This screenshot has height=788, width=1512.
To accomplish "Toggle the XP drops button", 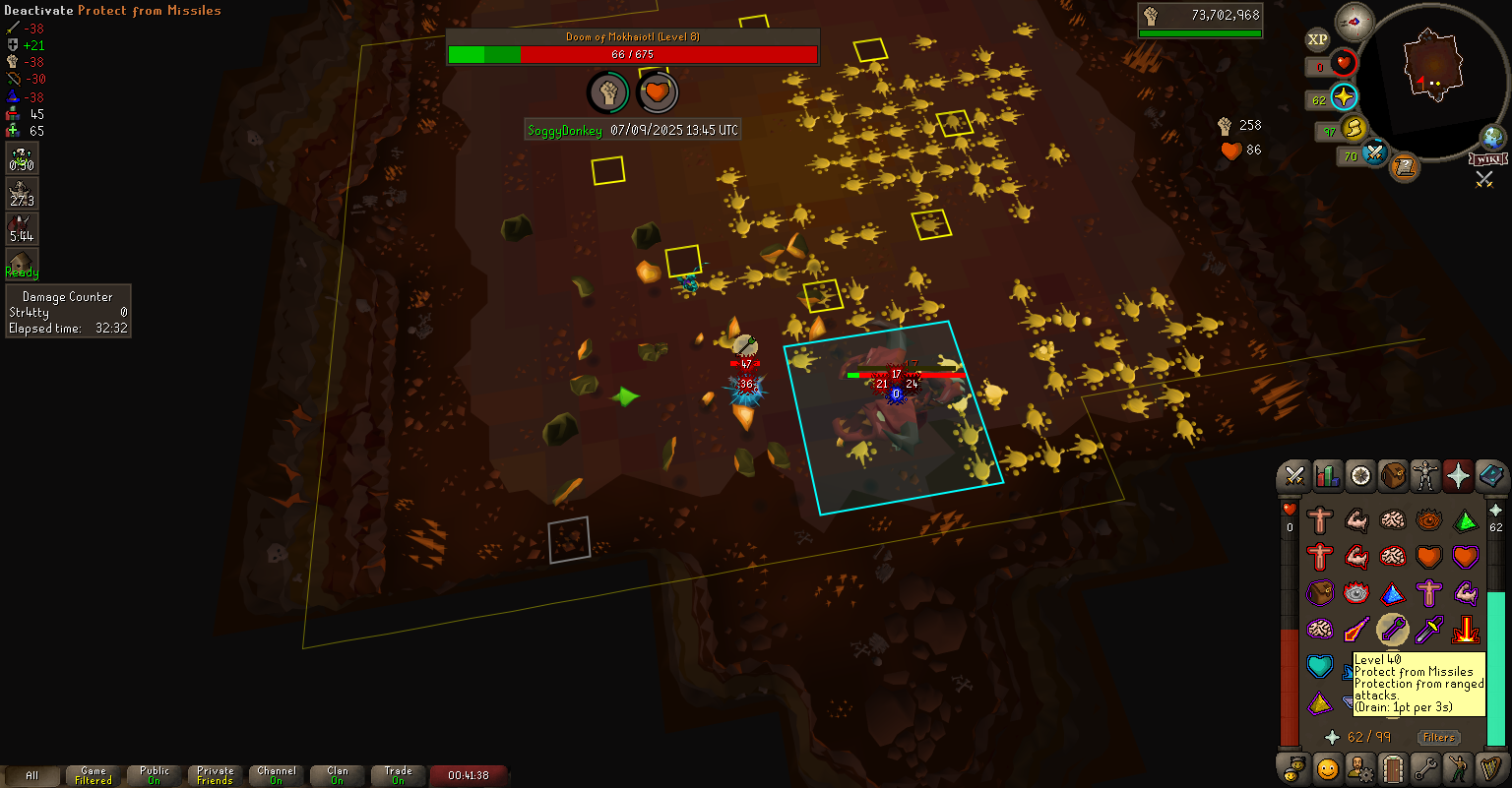I will [1317, 40].
